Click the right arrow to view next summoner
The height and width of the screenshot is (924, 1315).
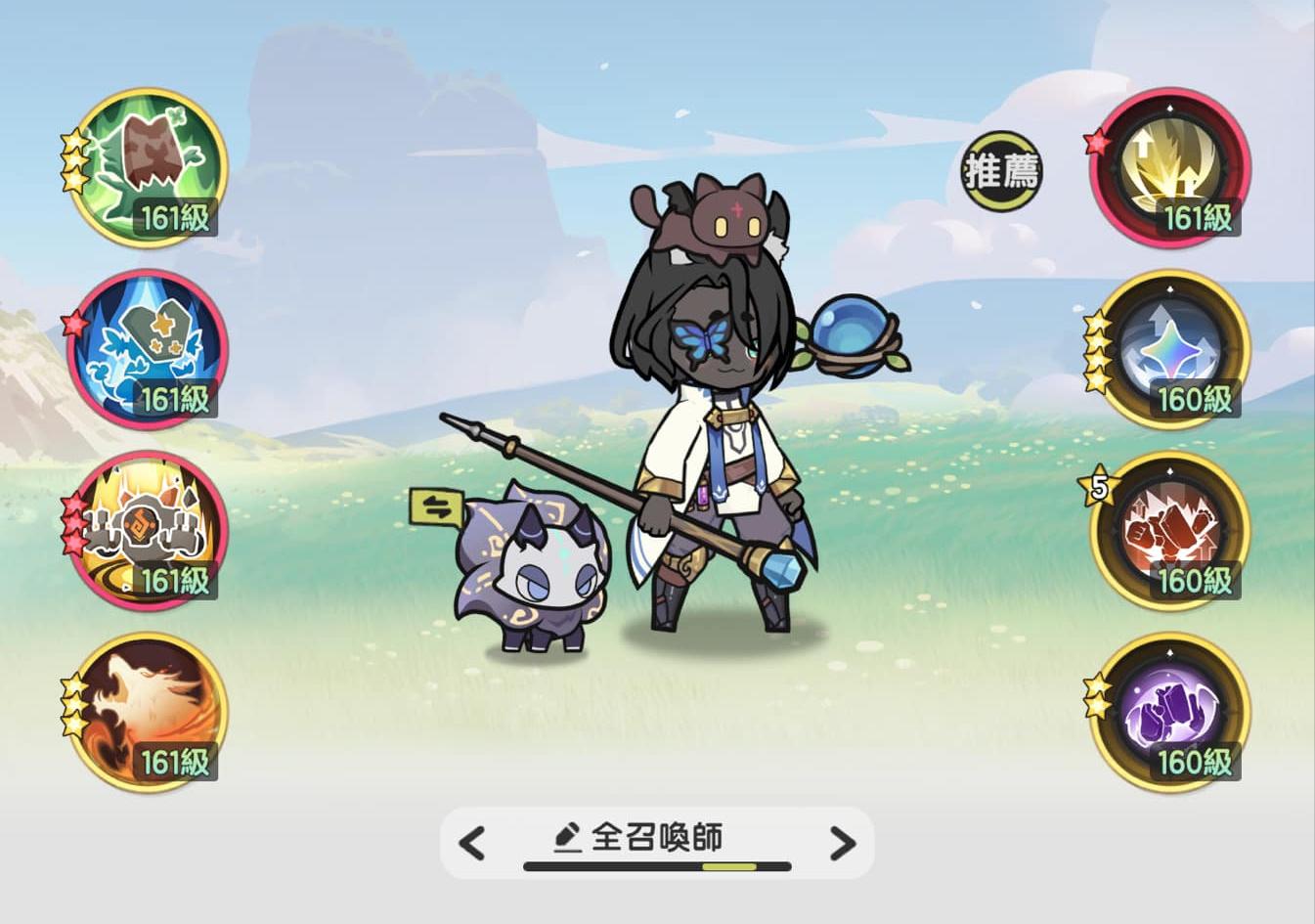(842, 843)
